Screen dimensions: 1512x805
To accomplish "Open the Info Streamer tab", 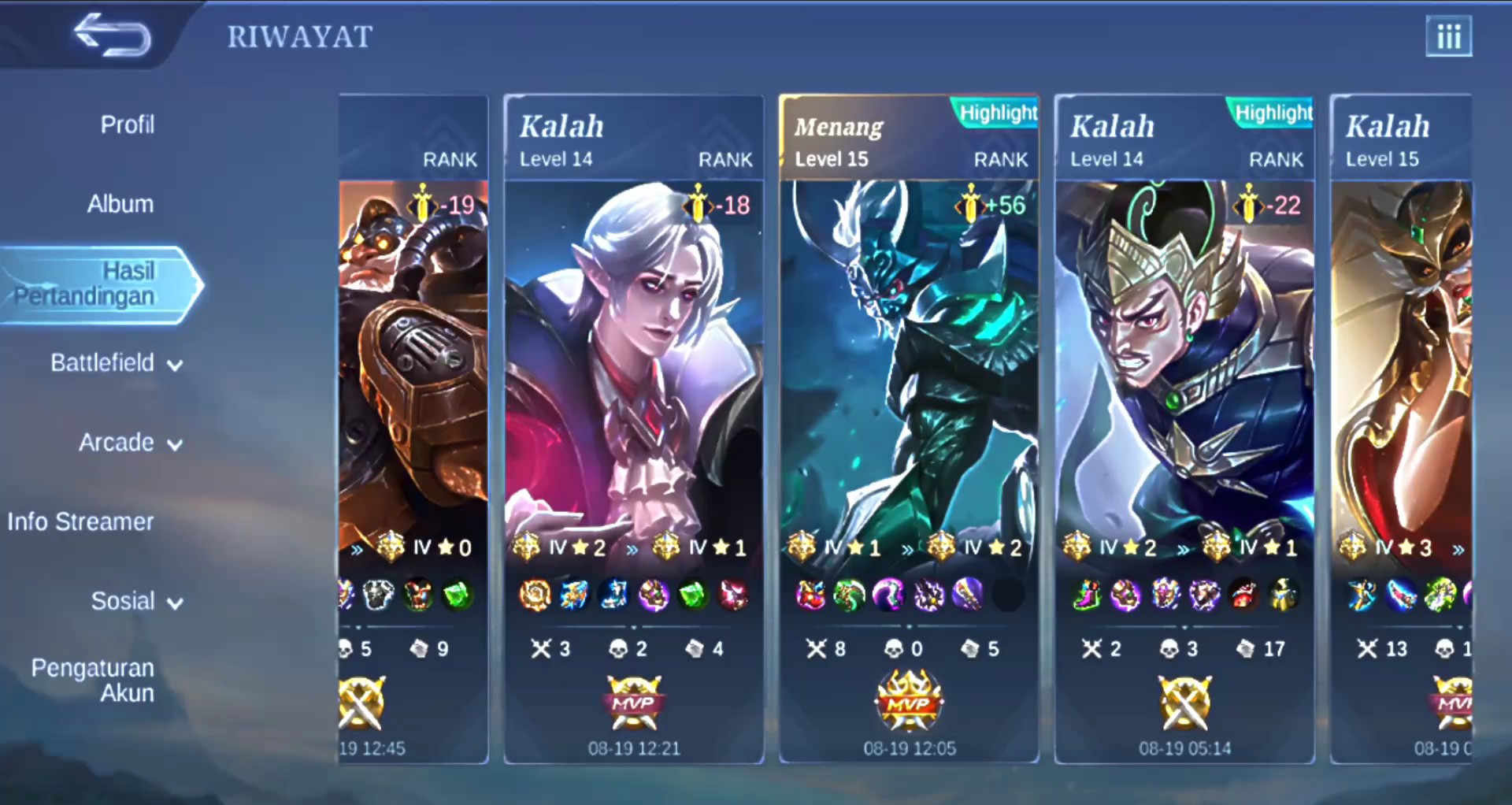I will pos(80,521).
